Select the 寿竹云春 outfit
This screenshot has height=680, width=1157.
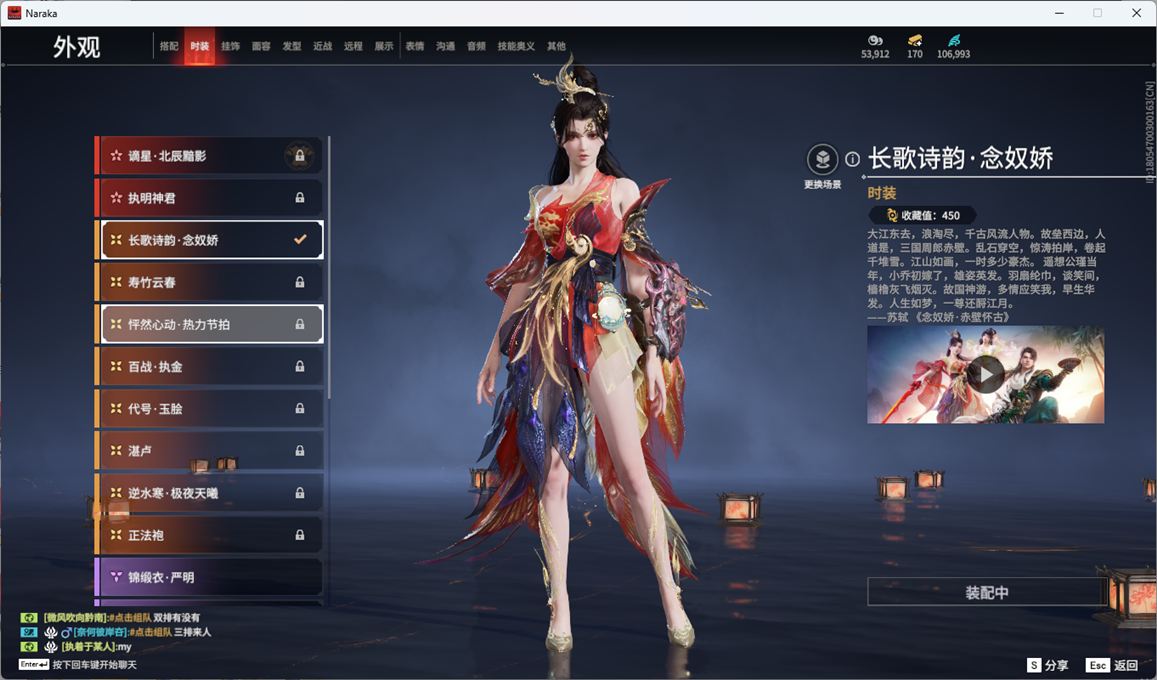[210, 282]
